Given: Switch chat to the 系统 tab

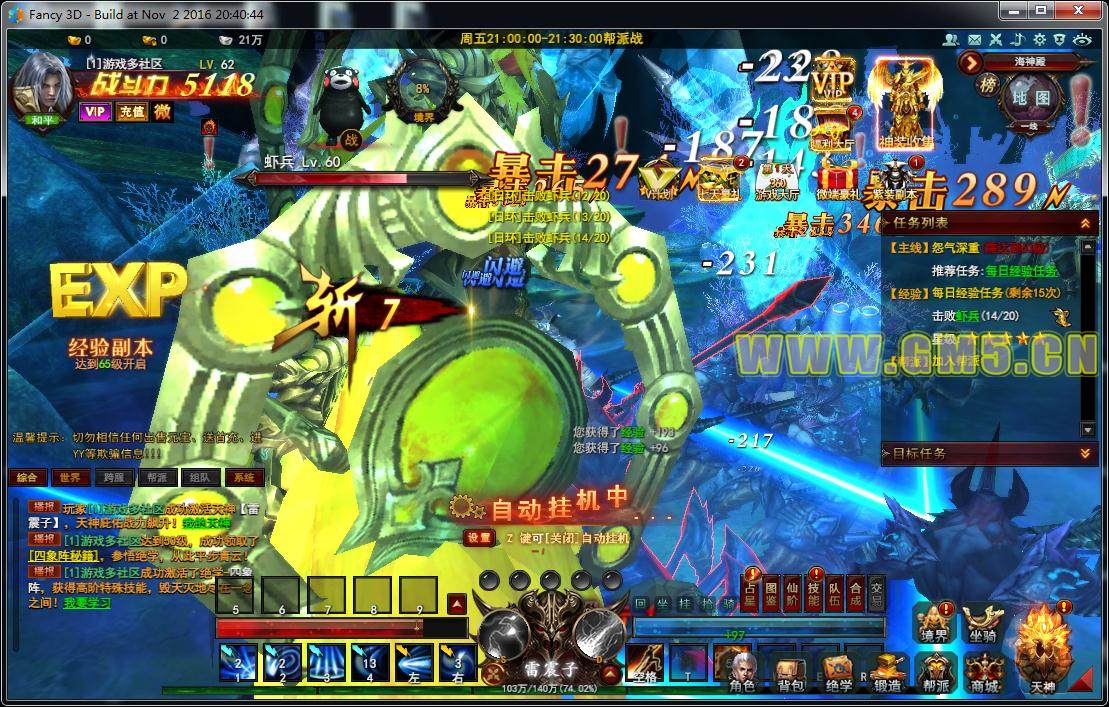Looking at the screenshot, I should (x=243, y=478).
